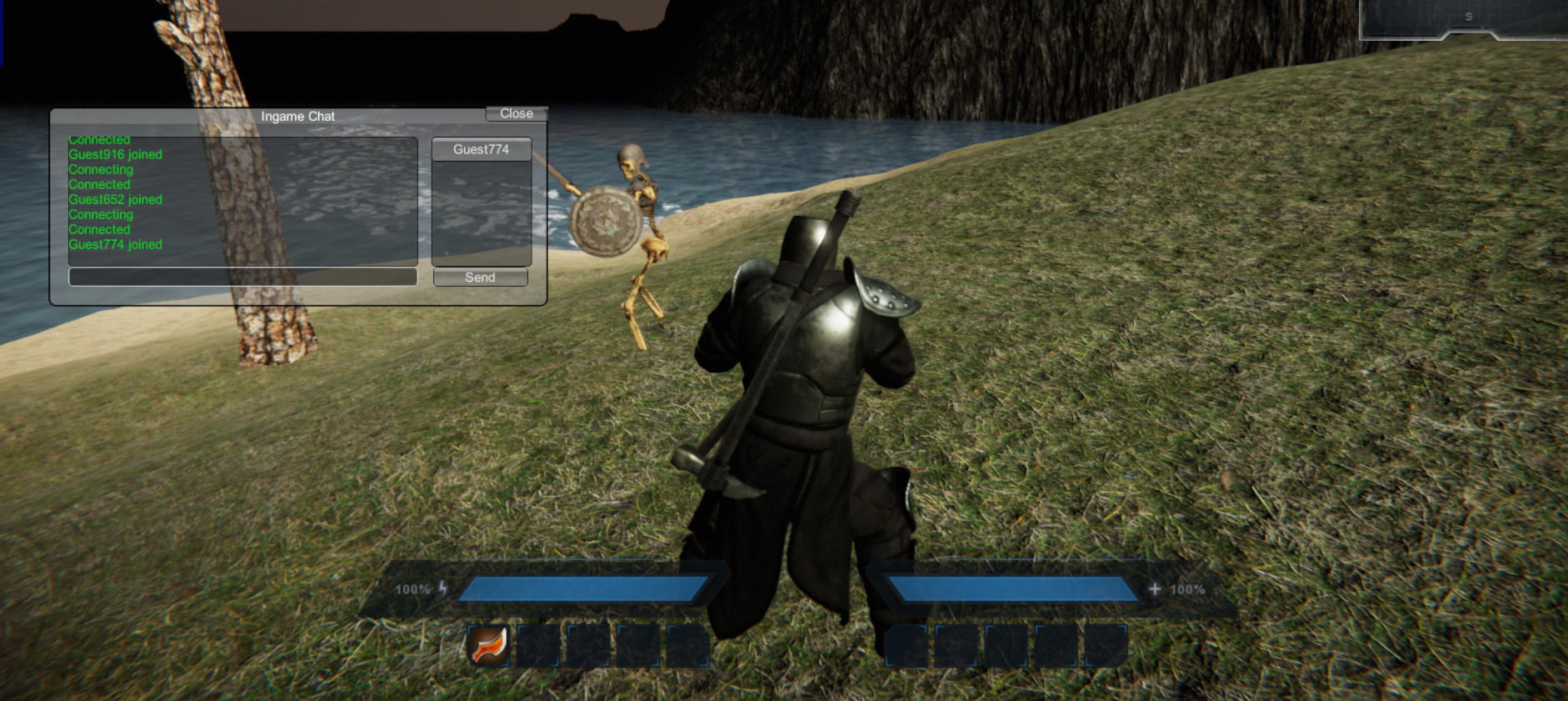The image size is (1568, 701).
Task: Select the 'Guest652 joined' chat message
Action: pyautogui.click(x=115, y=199)
